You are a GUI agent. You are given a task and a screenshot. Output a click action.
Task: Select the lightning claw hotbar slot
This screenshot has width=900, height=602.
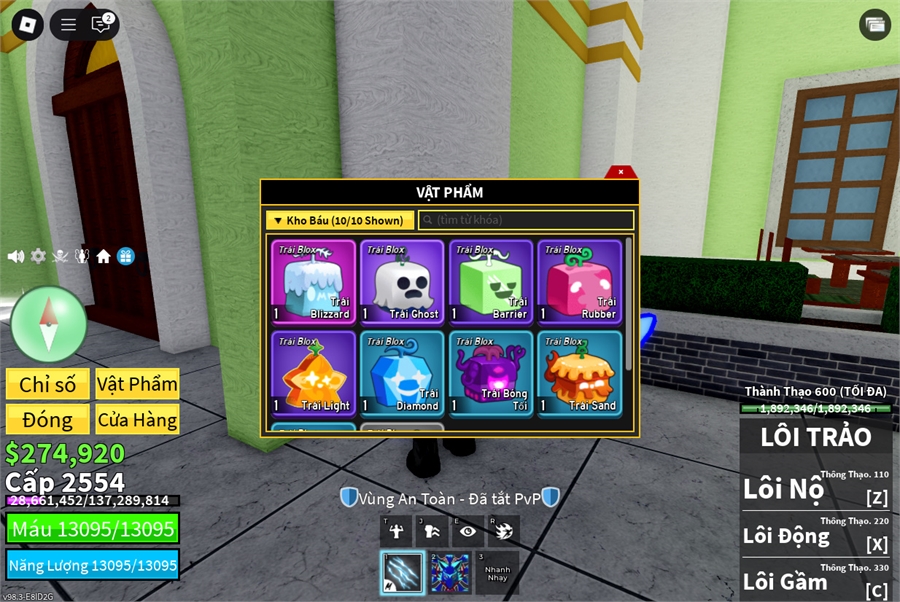pyautogui.click(x=402, y=573)
